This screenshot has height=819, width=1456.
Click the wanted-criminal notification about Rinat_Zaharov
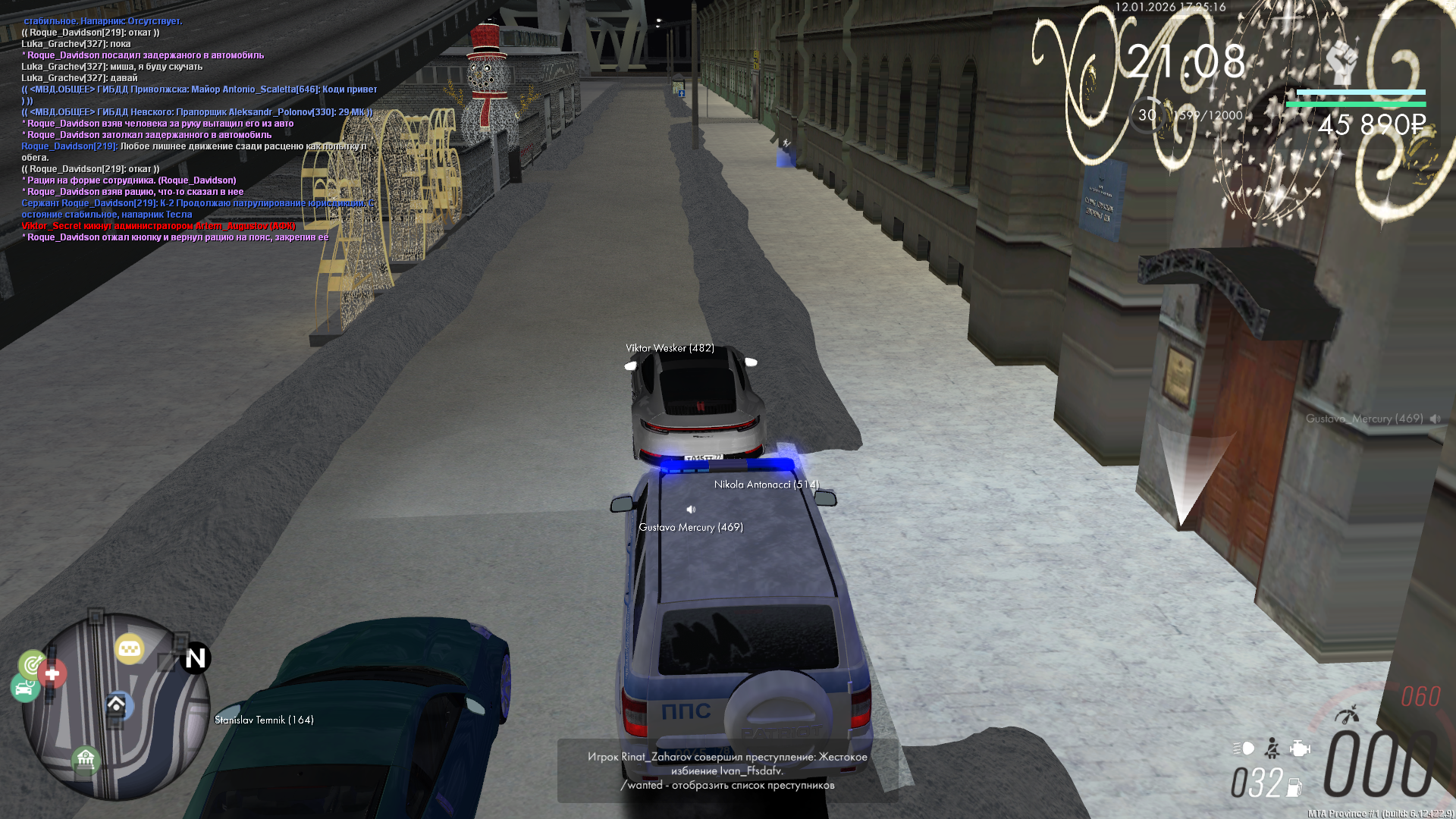pos(727,770)
